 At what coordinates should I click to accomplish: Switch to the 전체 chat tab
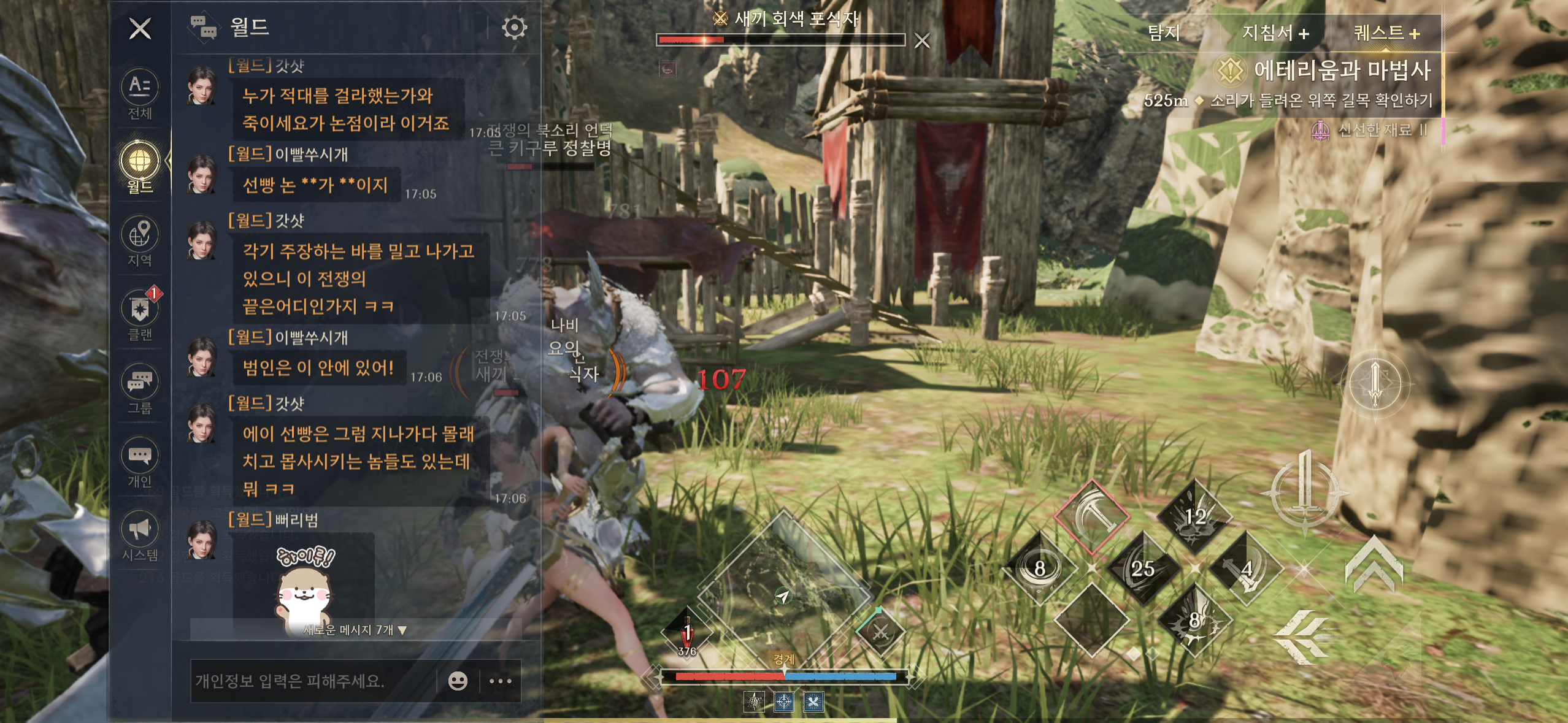[140, 94]
